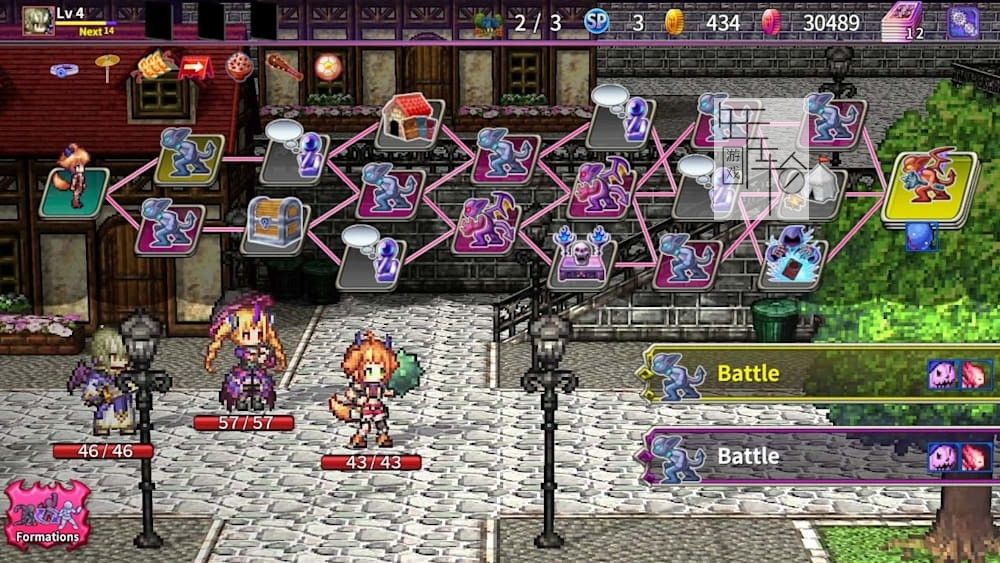Open the pink card deck
This screenshot has height=563, width=1000.
point(904,22)
